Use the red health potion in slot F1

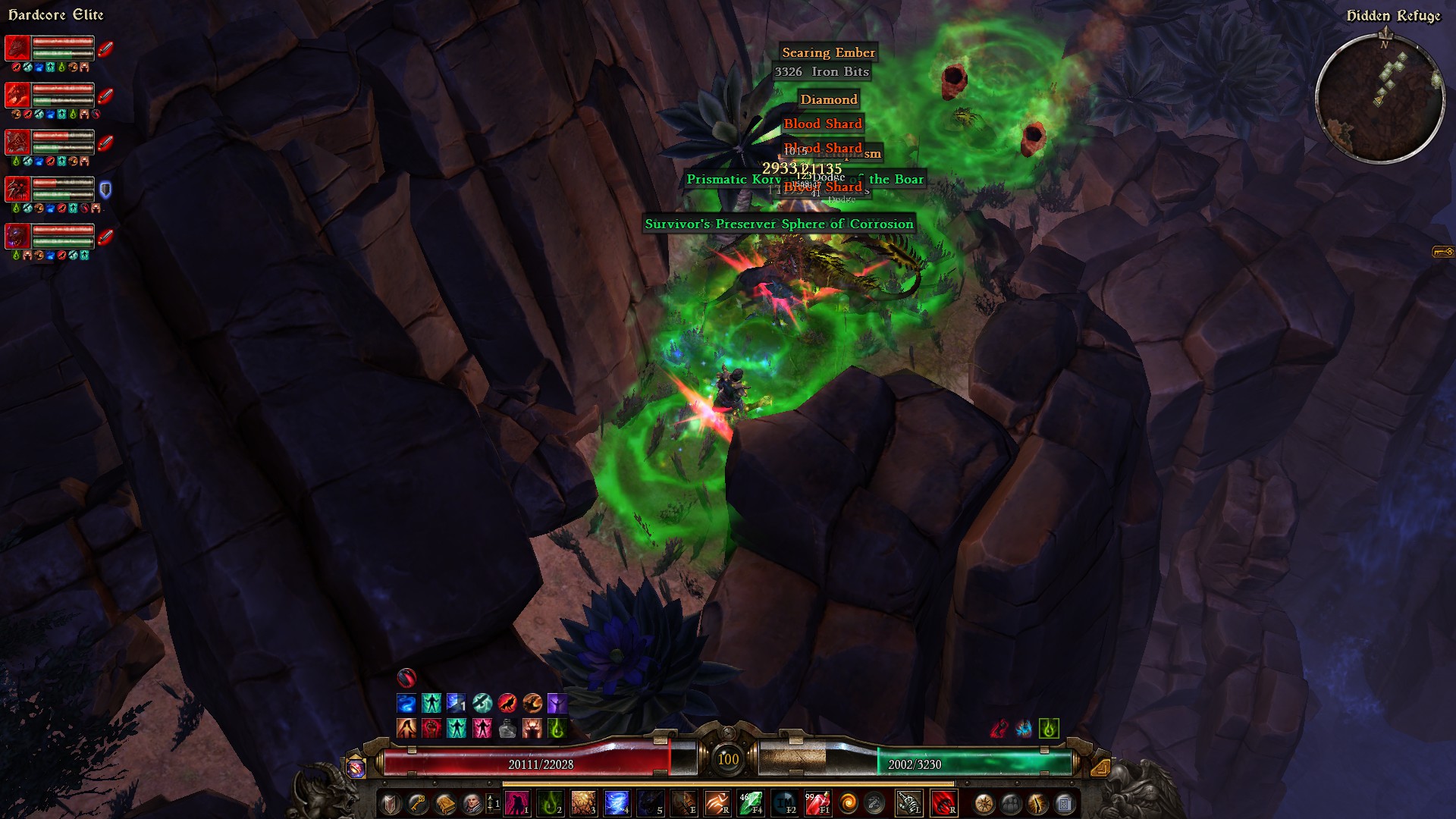[817, 802]
